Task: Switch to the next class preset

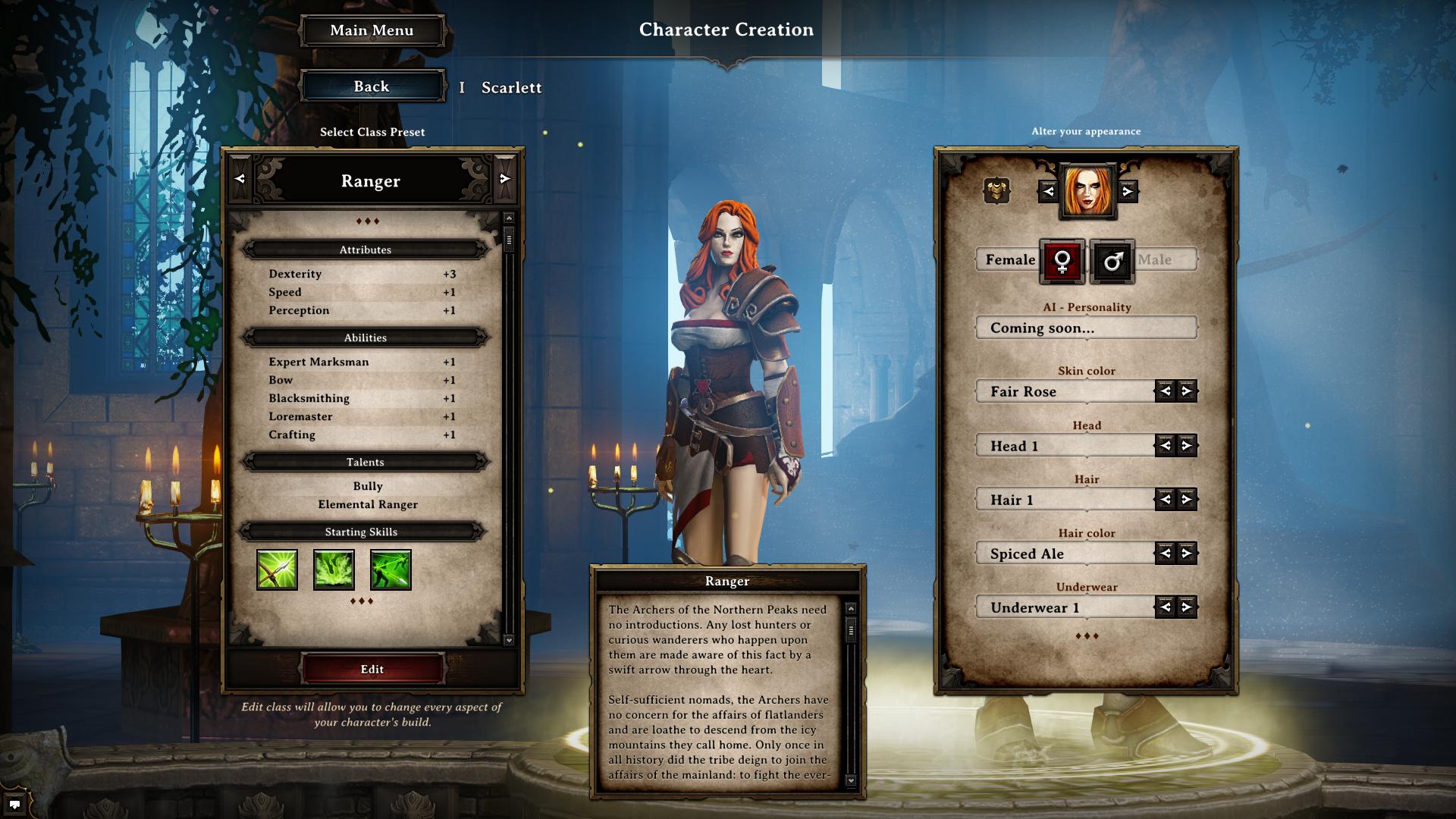Action: [x=505, y=179]
